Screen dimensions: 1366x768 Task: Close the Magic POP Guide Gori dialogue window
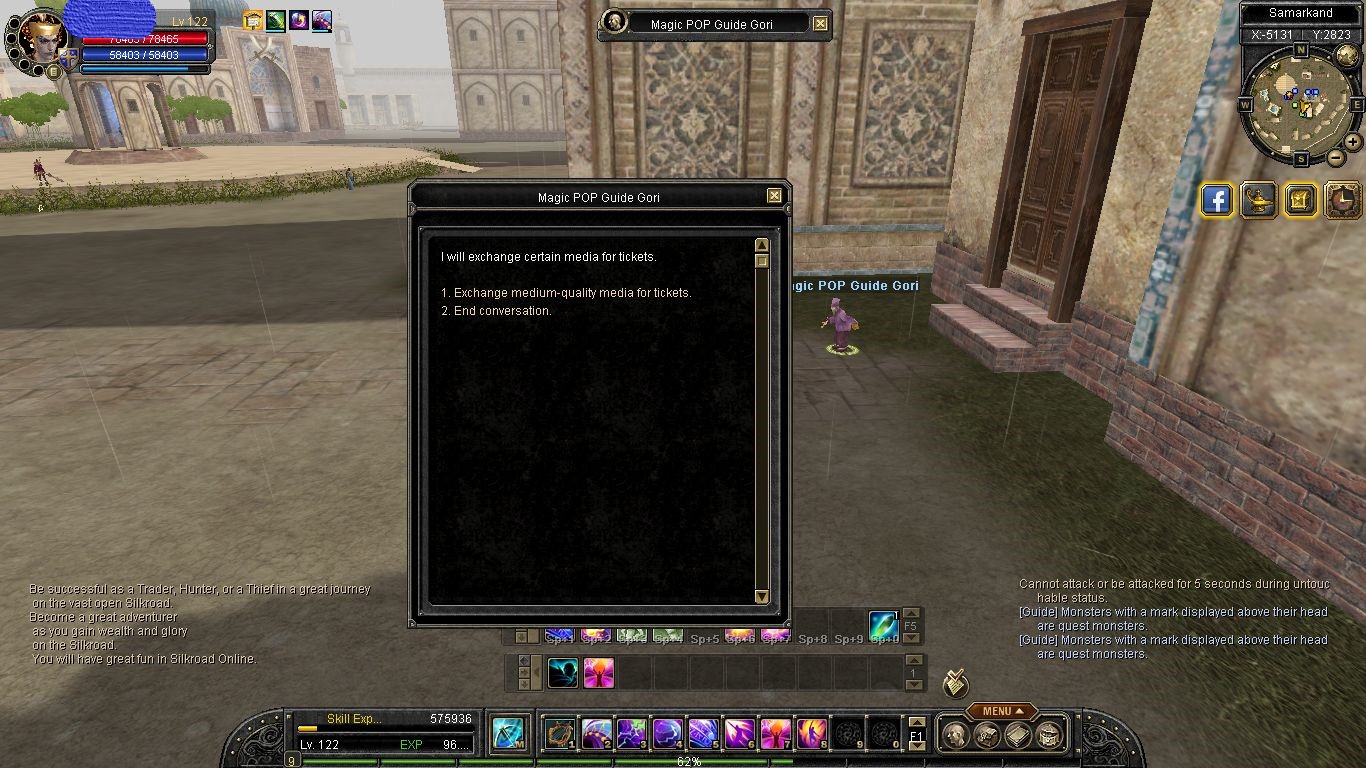(774, 196)
